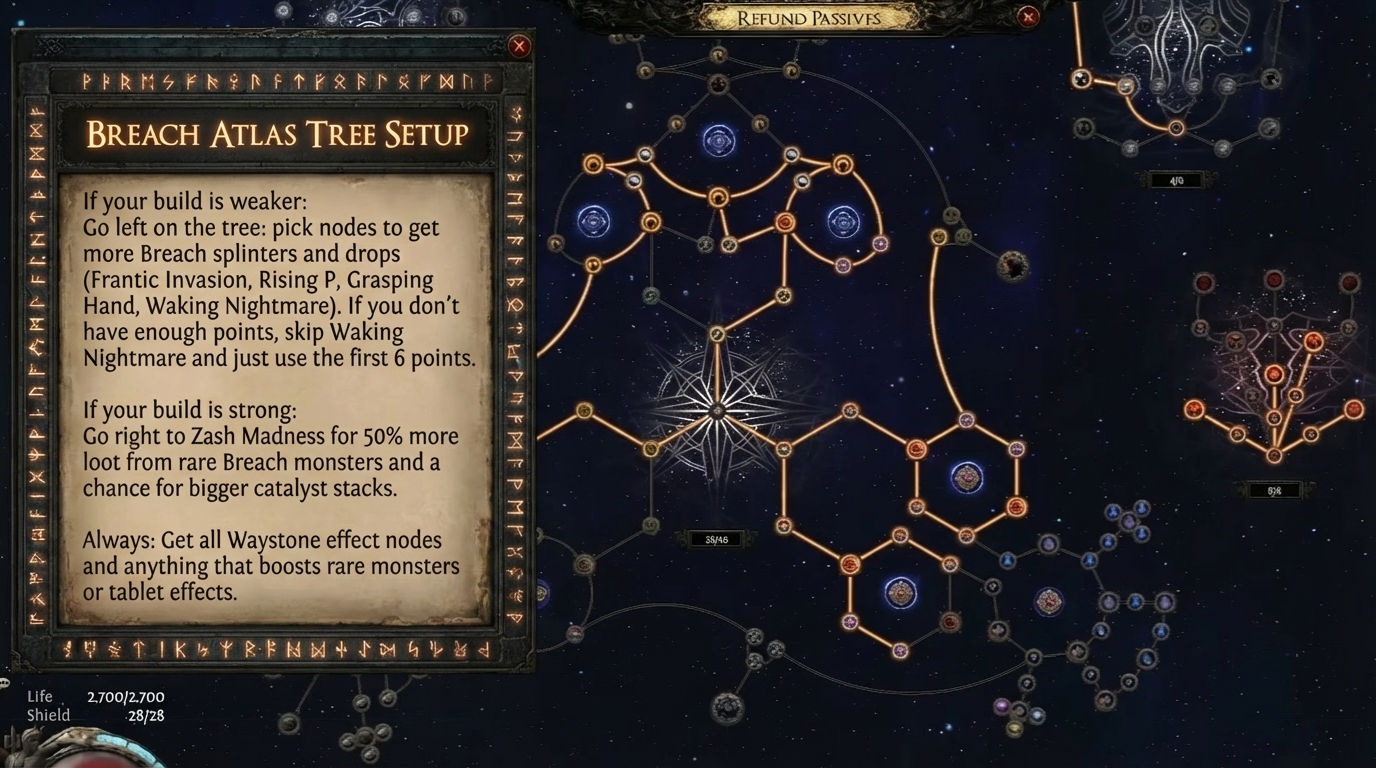Click the Refund Passives button
The image size is (1376, 768).
pyautogui.click(x=808, y=18)
